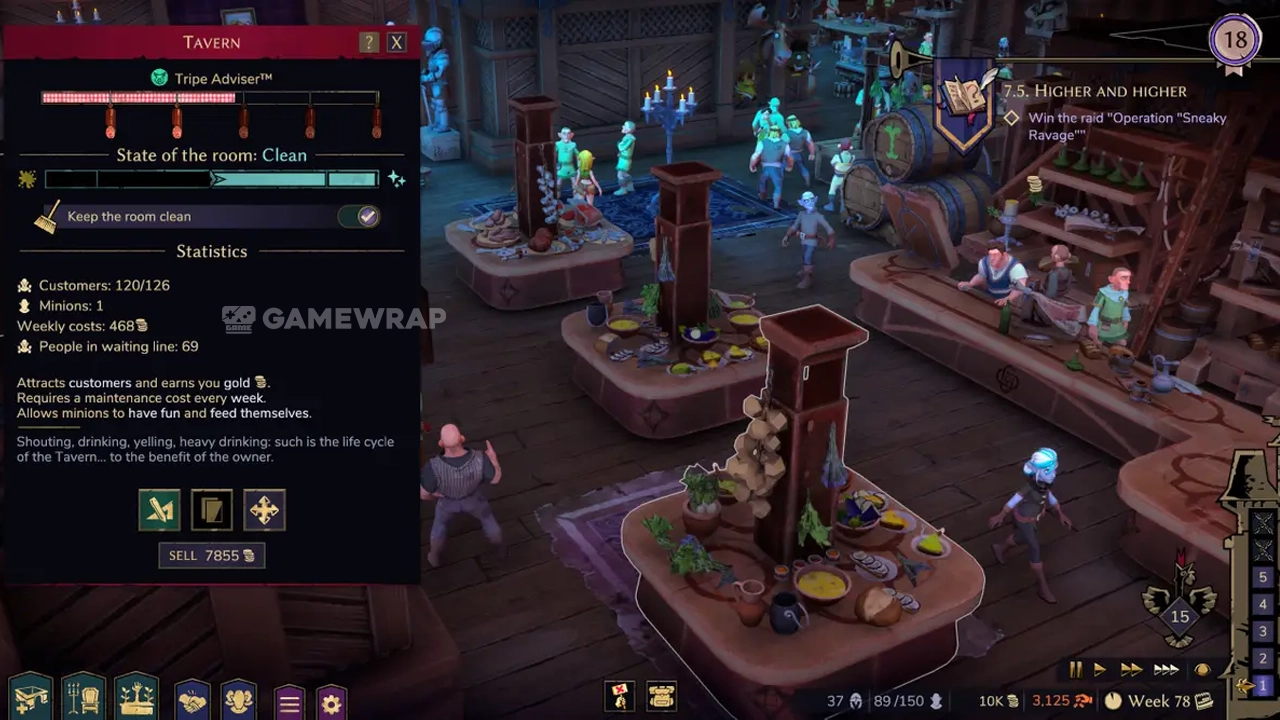Open the candelabra and throne decoration menu
The image size is (1280, 720).
(83, 697)
